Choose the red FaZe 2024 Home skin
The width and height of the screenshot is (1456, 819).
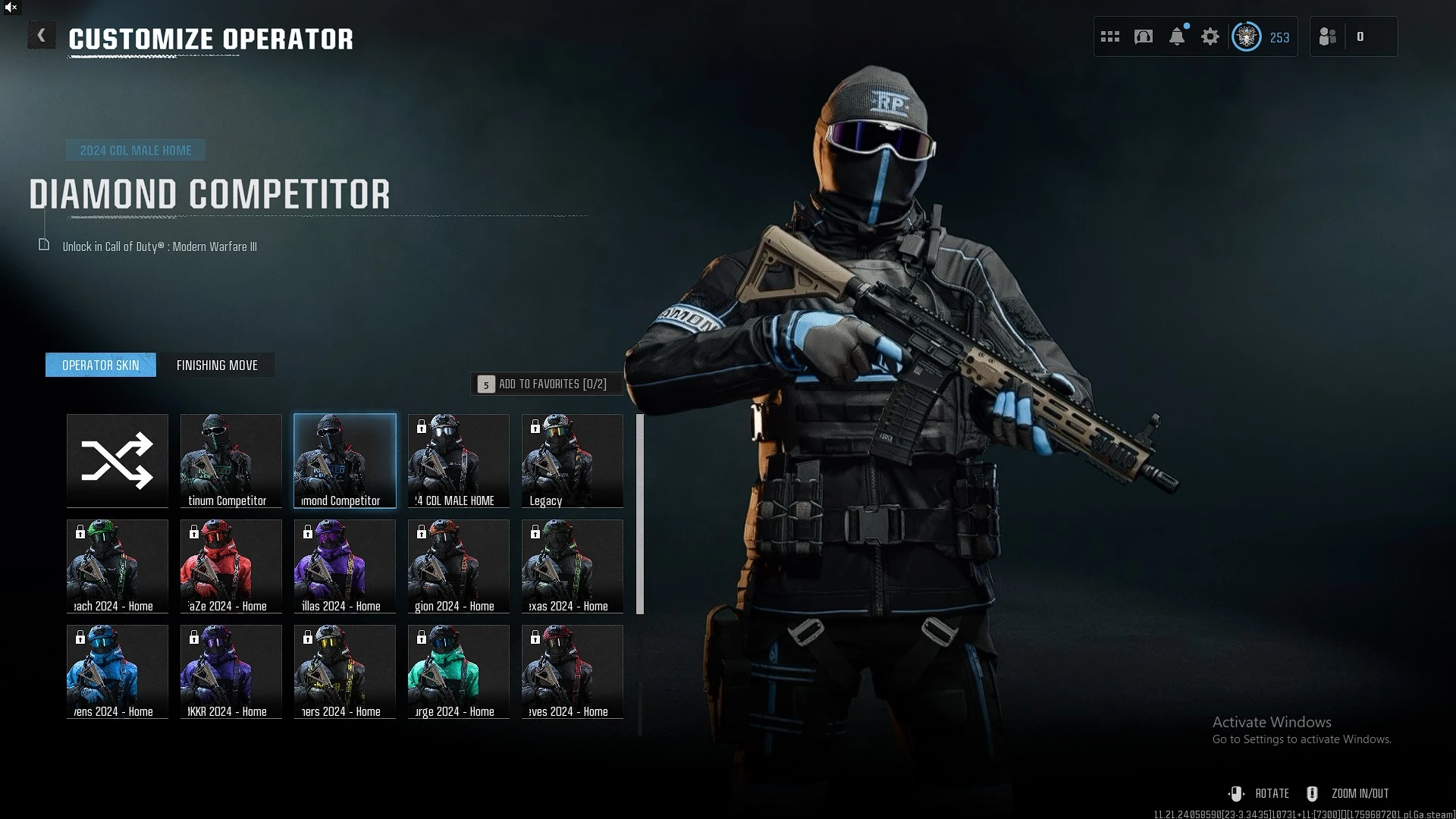231,566
